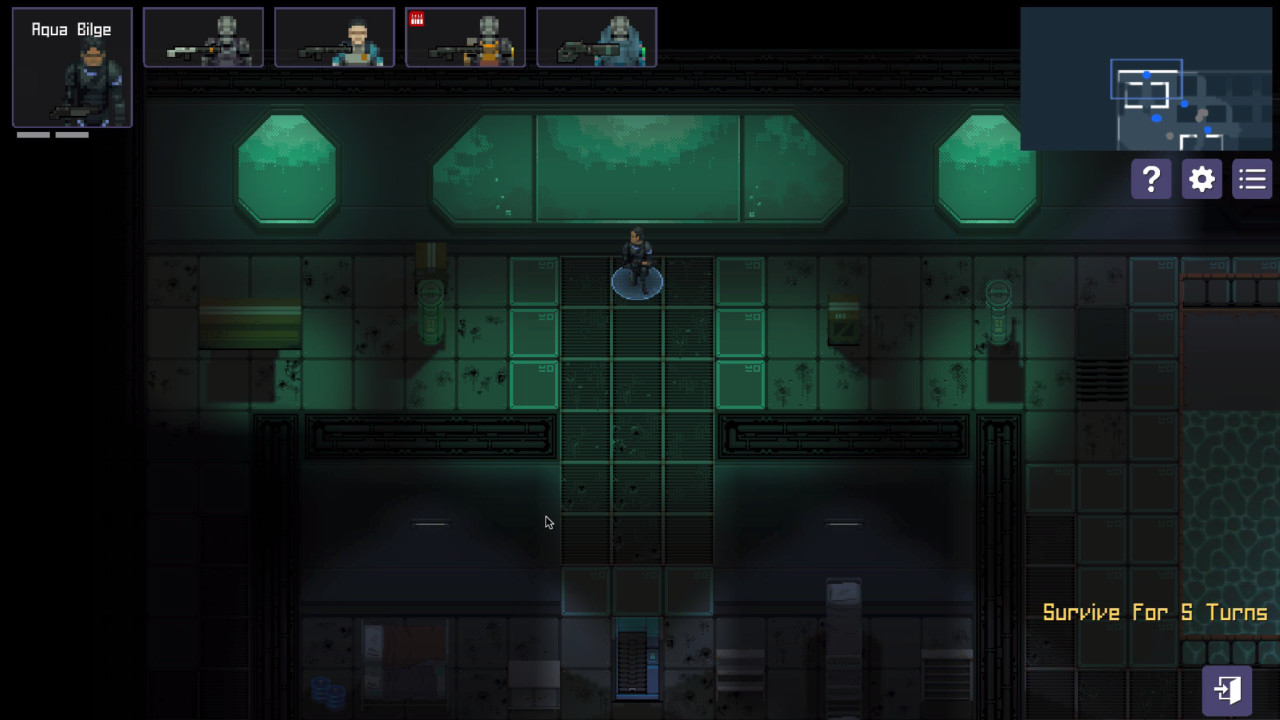Click the Aqua Bilge name panel
This screenshot has height=720, width=1280.
(x=71, y=29)
